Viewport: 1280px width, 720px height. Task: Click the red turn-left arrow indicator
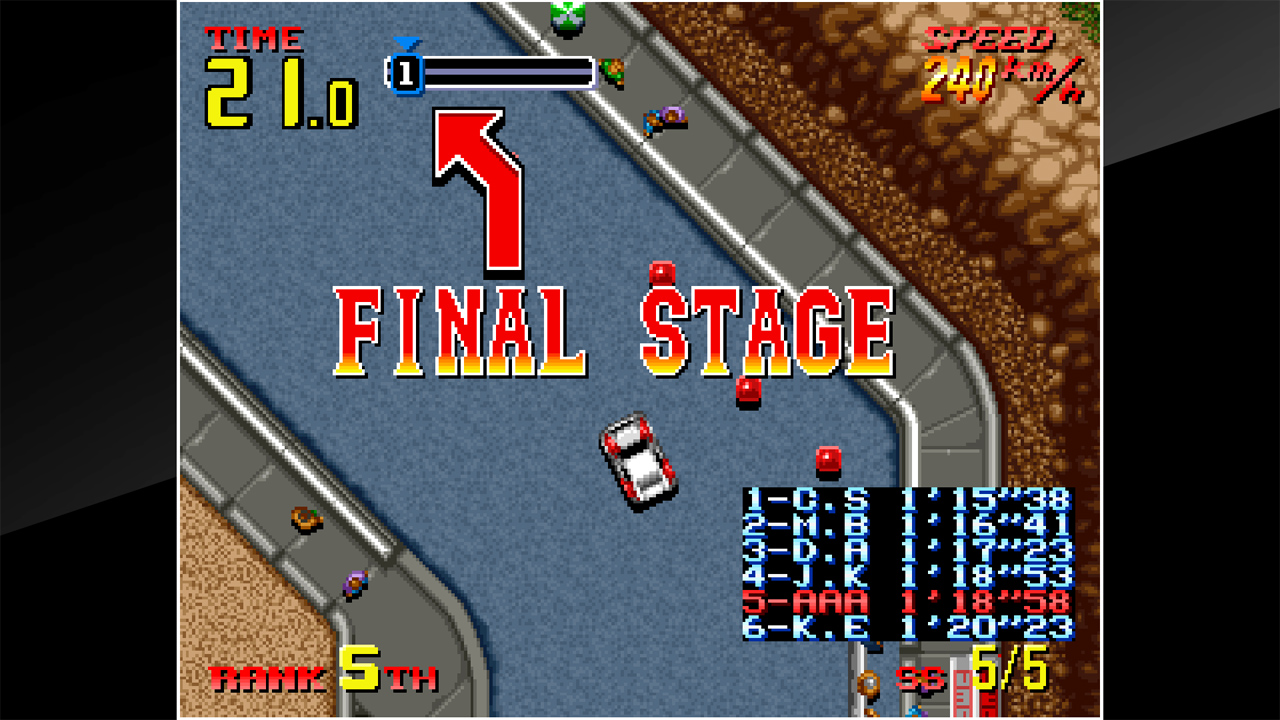[470, 180]
